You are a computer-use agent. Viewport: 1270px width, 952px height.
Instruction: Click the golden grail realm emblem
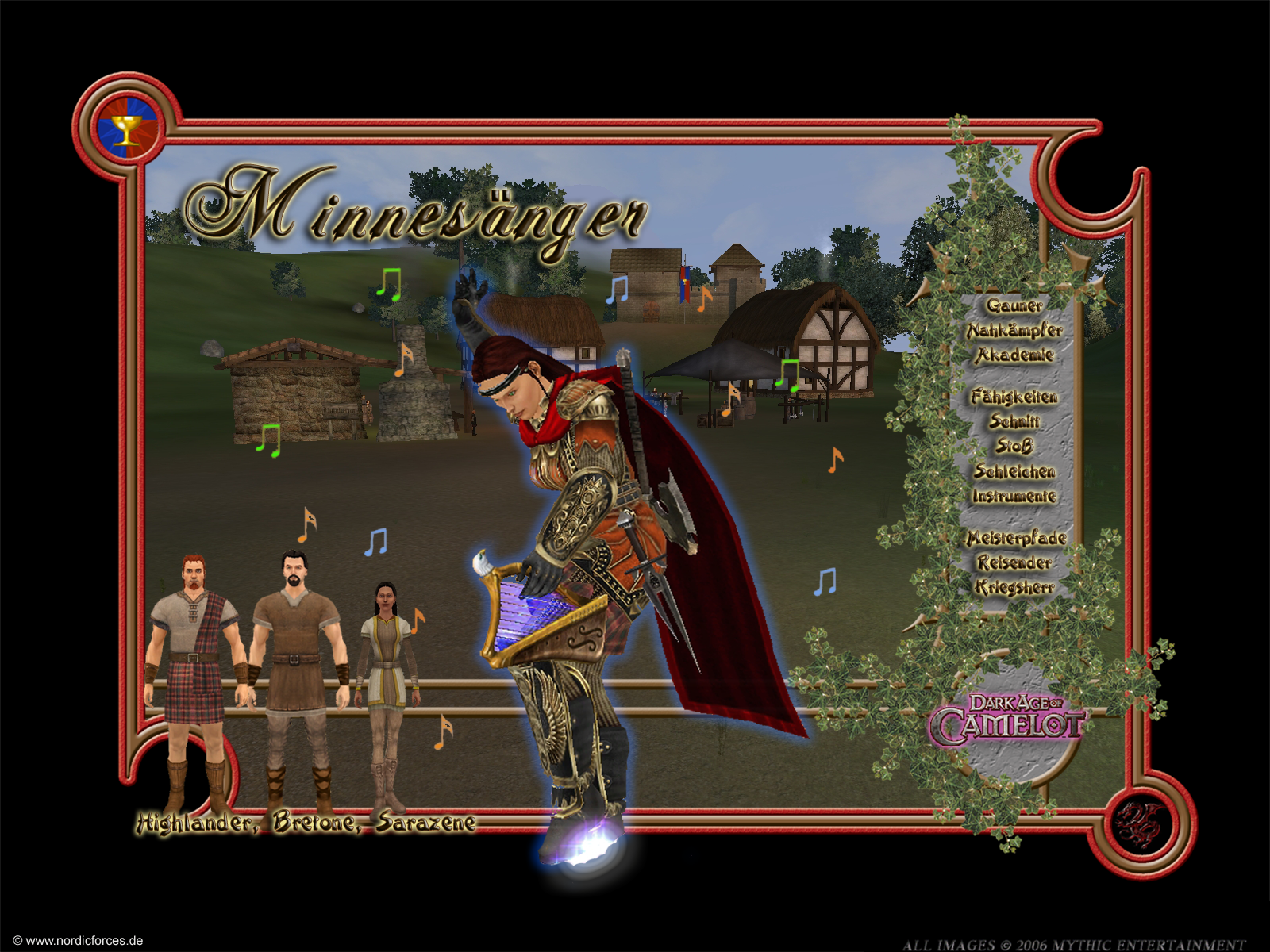tap(127, 129)
